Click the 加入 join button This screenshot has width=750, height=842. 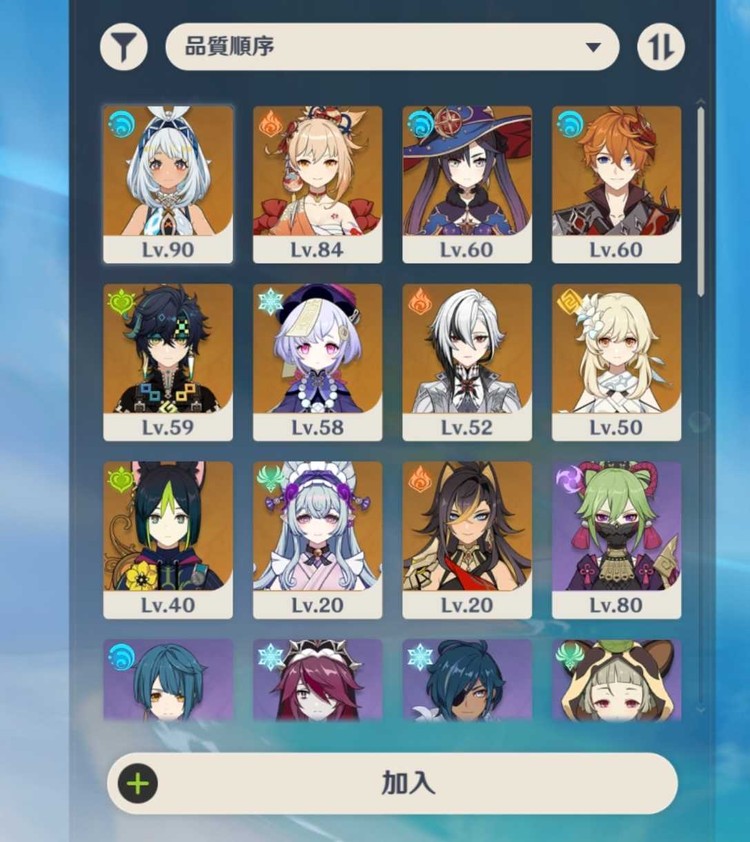(x=392, y=782)
